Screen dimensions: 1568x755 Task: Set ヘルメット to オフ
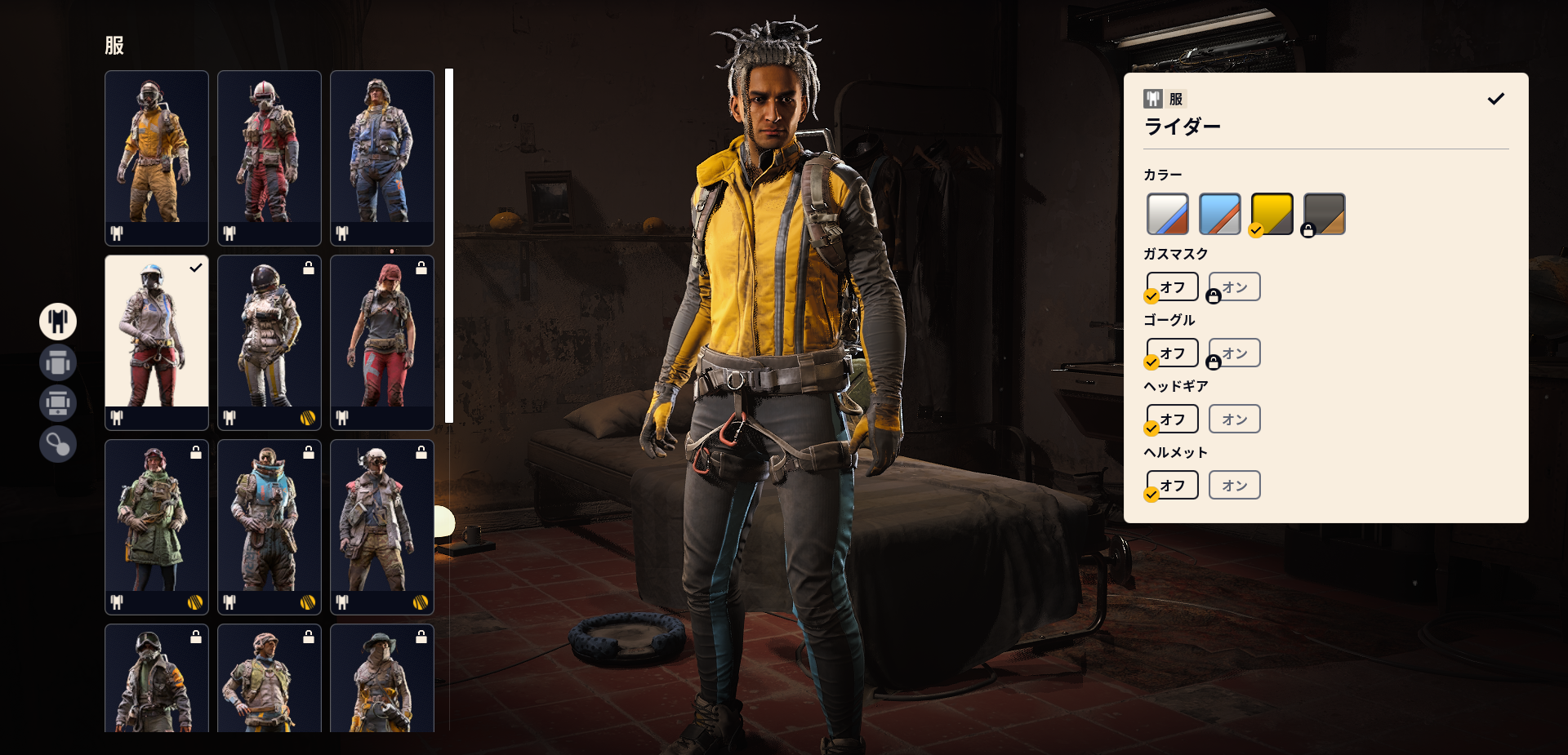coord(1172,485)
